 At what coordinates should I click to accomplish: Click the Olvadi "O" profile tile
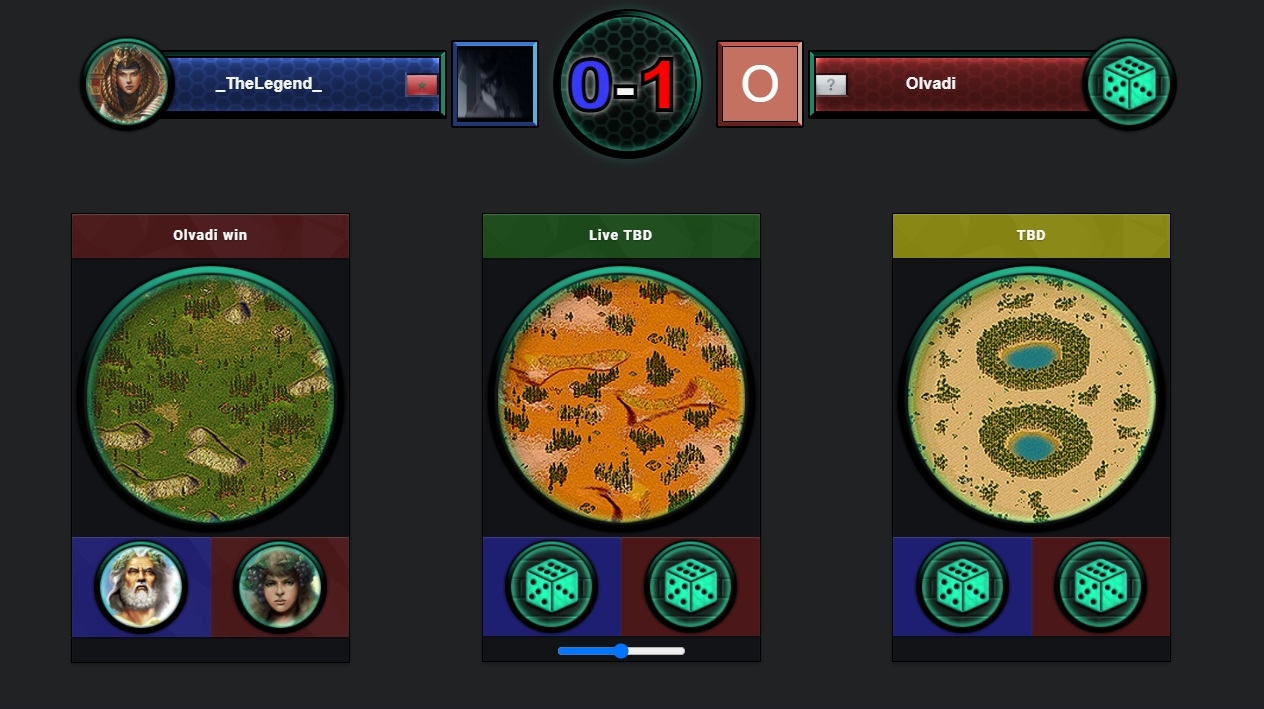pyautogui.click(x=759, y=84)
